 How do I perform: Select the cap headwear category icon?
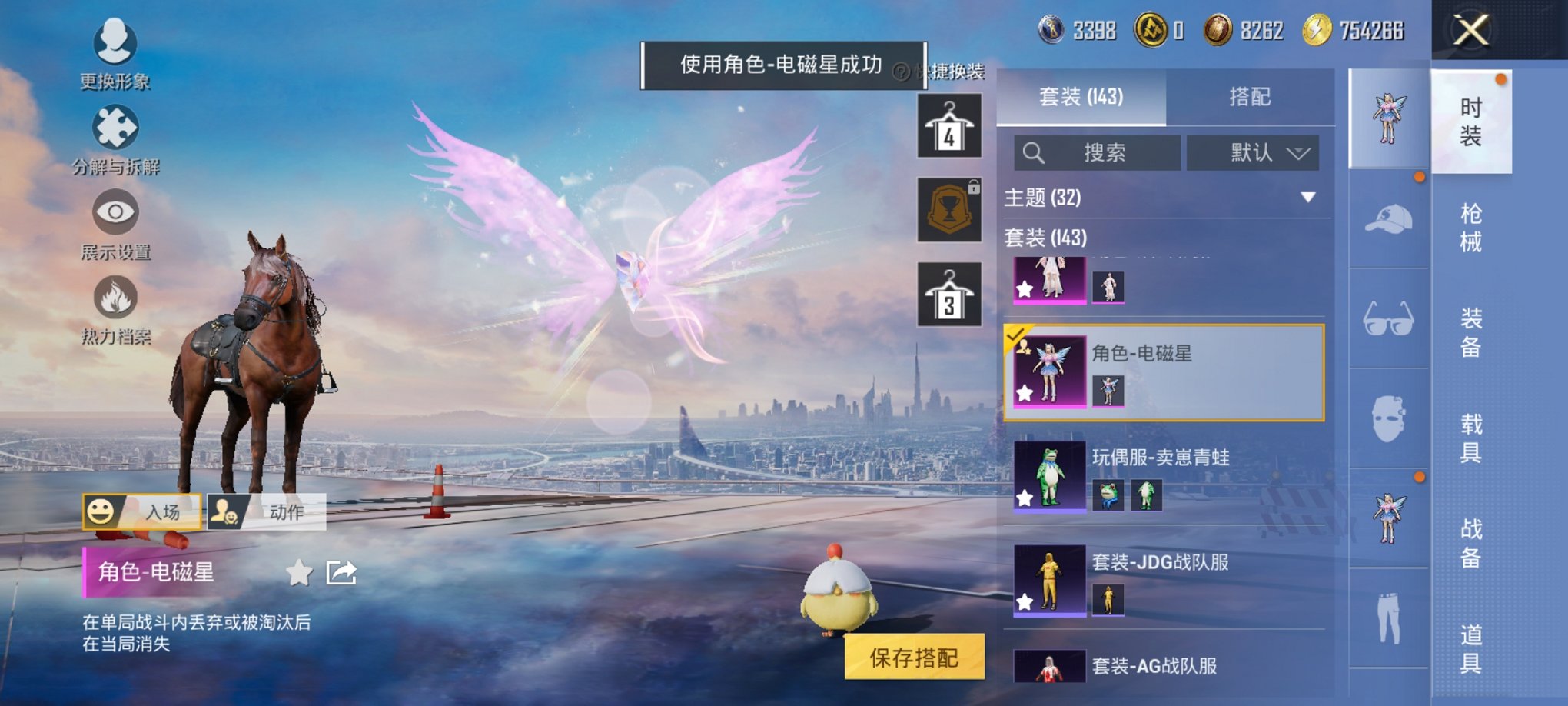[x=1389, y=223]
